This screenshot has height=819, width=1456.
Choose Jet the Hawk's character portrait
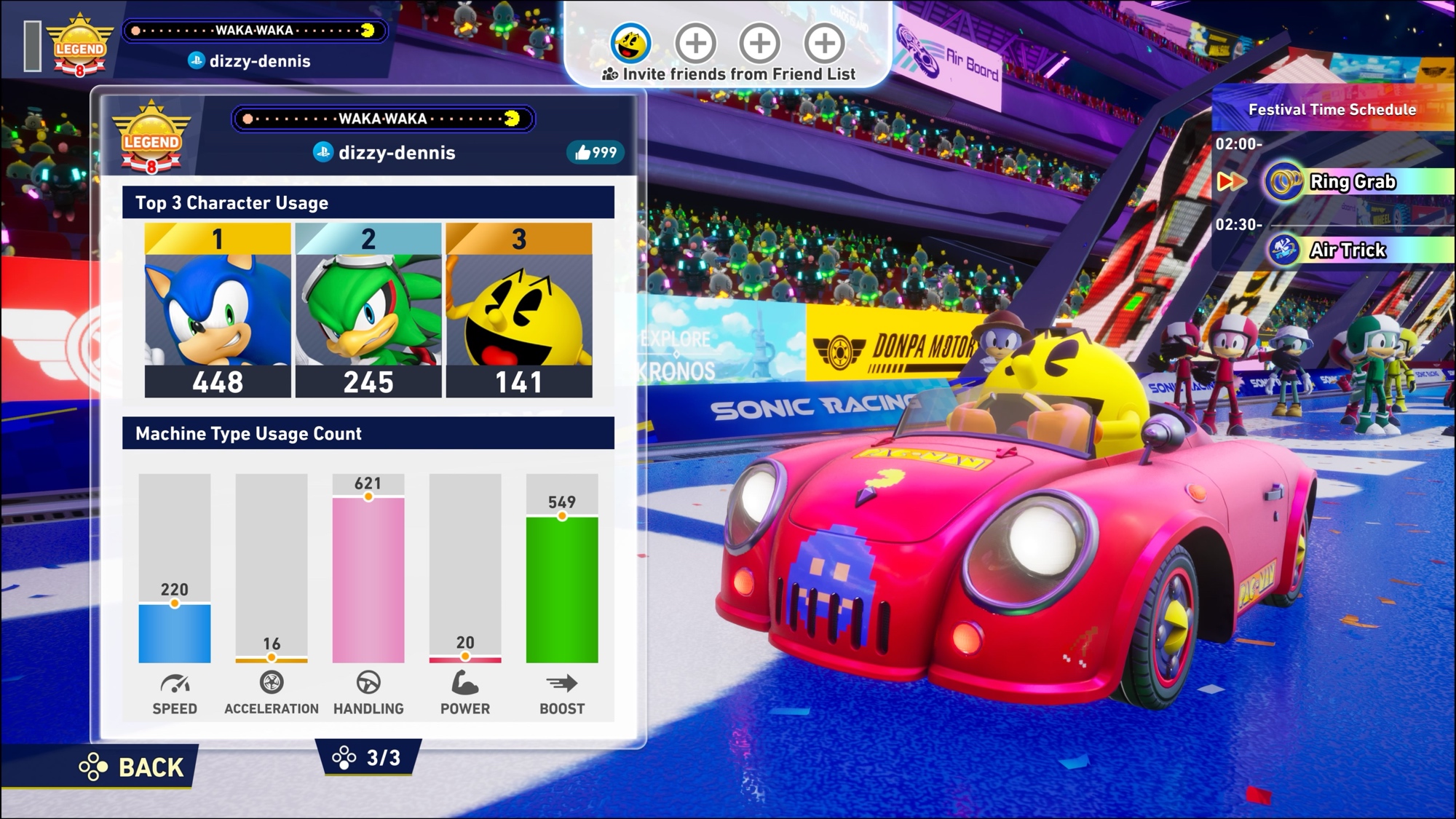pos(368,309)
